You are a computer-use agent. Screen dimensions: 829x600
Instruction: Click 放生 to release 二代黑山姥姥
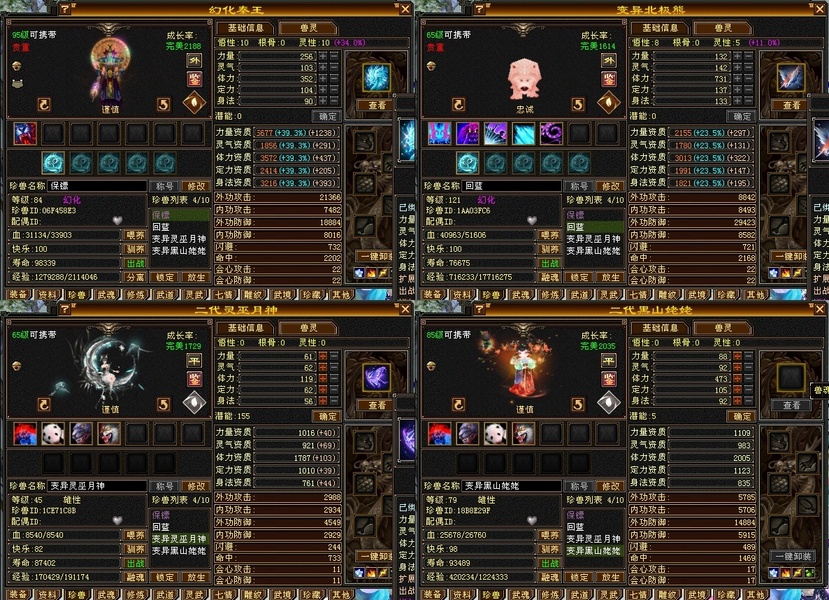click(x=610, y=577)
